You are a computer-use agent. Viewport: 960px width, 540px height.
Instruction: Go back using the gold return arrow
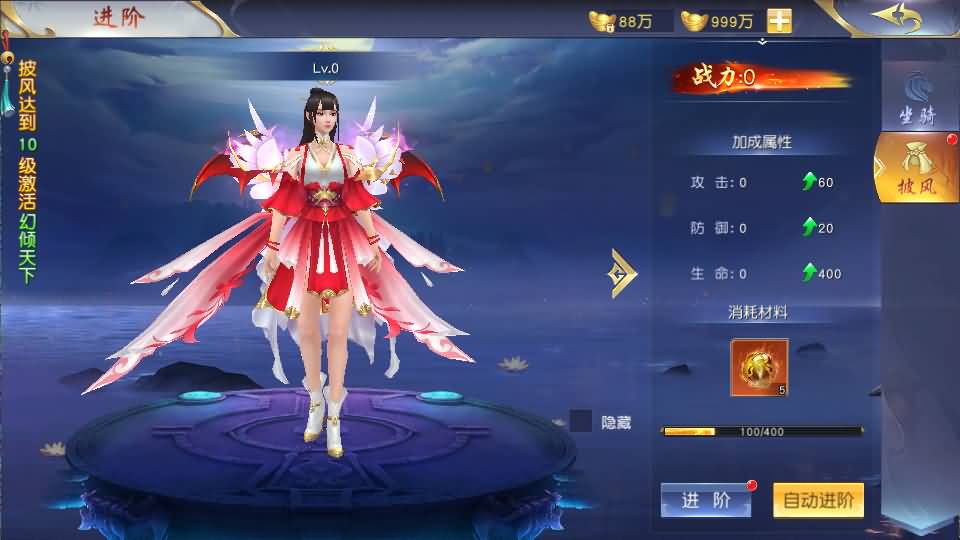894,18
